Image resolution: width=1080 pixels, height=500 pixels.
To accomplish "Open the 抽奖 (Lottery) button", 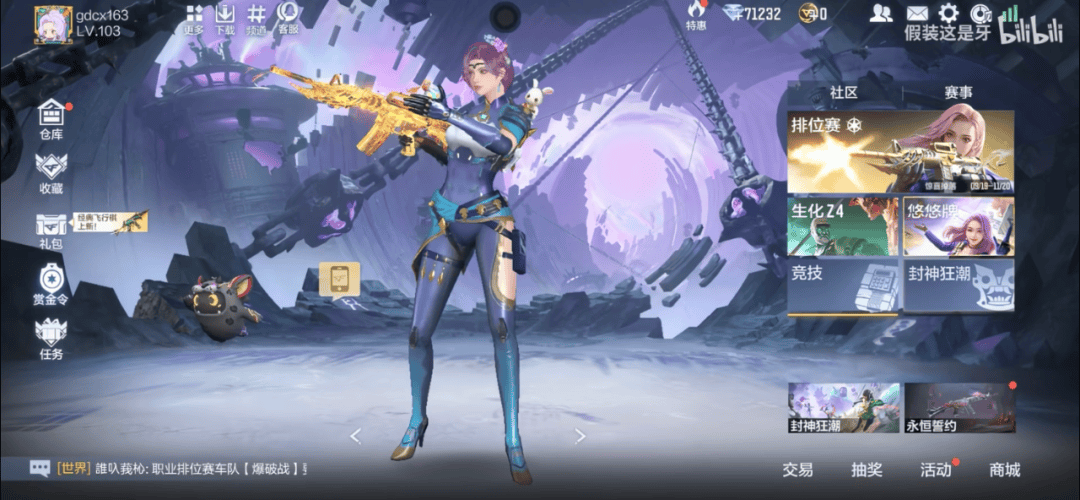I will [866, 469].
